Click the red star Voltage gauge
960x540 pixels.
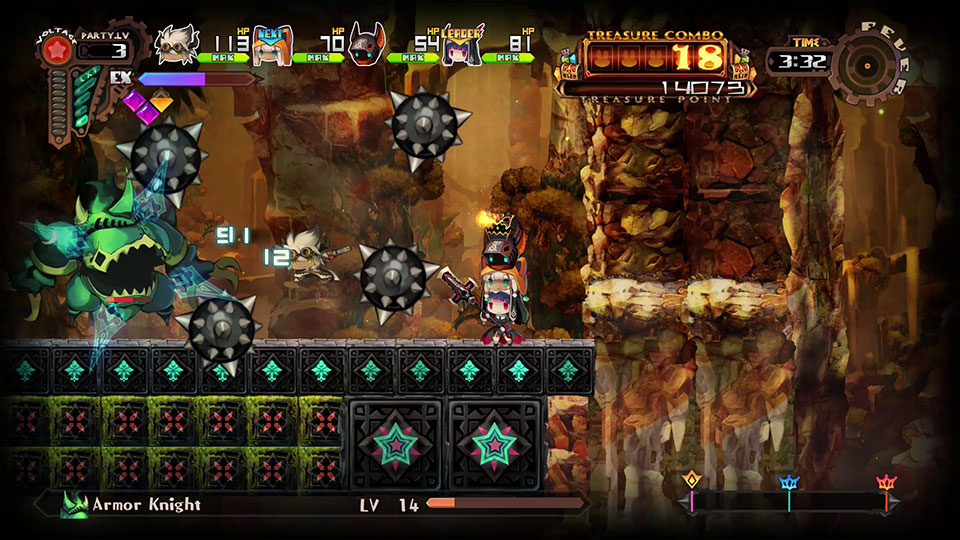coord(55,50)
